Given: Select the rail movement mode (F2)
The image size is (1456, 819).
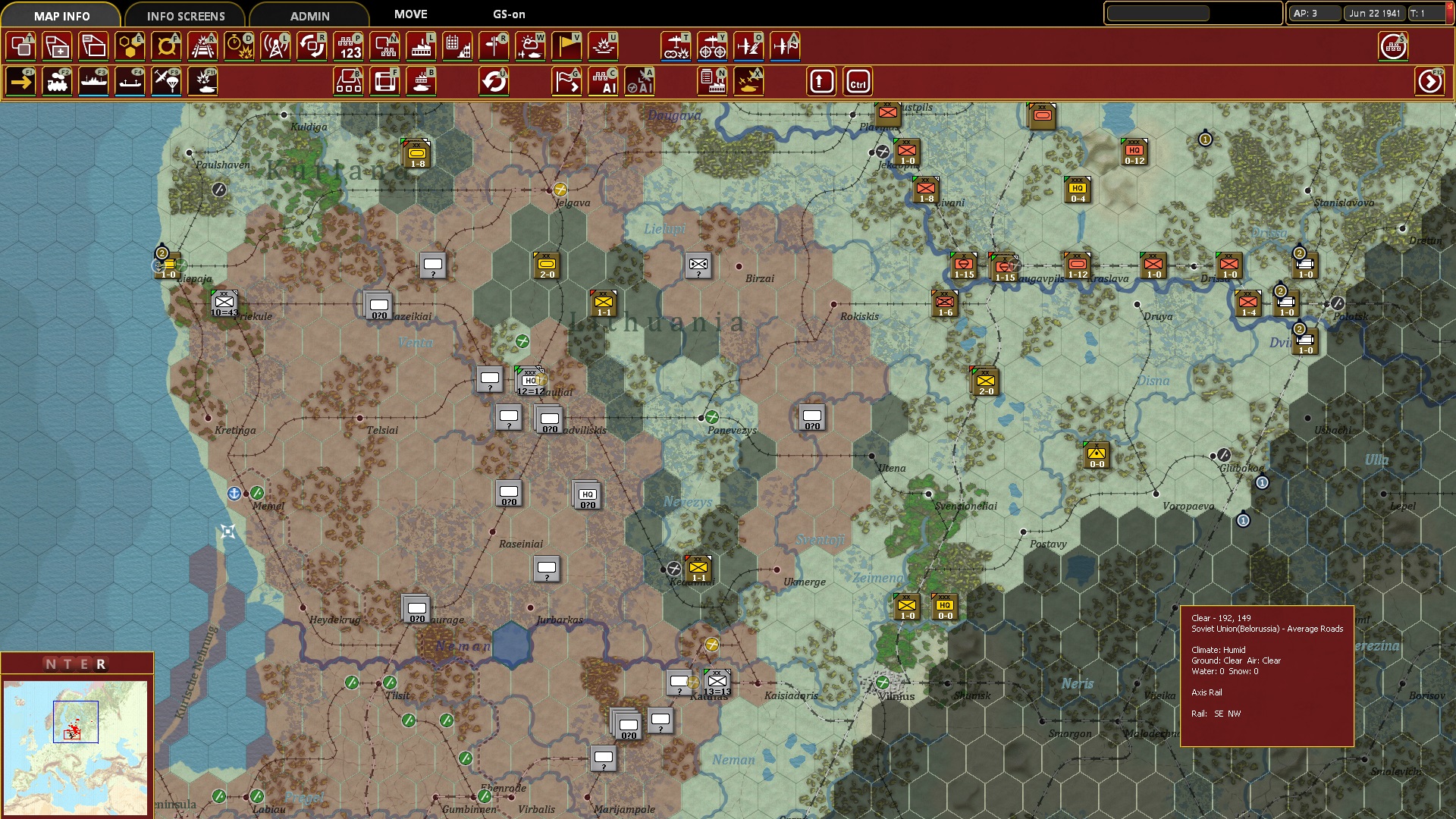Looking at the screenshot, I should pos(58,81).
